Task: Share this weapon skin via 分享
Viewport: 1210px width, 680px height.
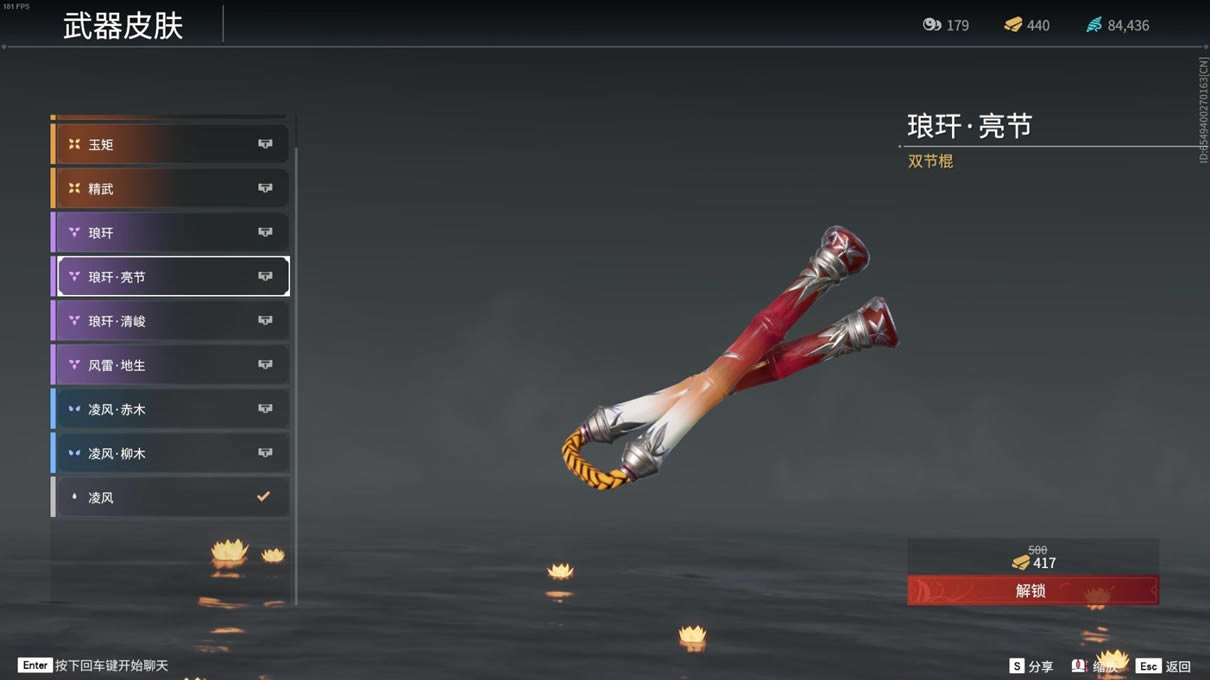Action: 1031,666
